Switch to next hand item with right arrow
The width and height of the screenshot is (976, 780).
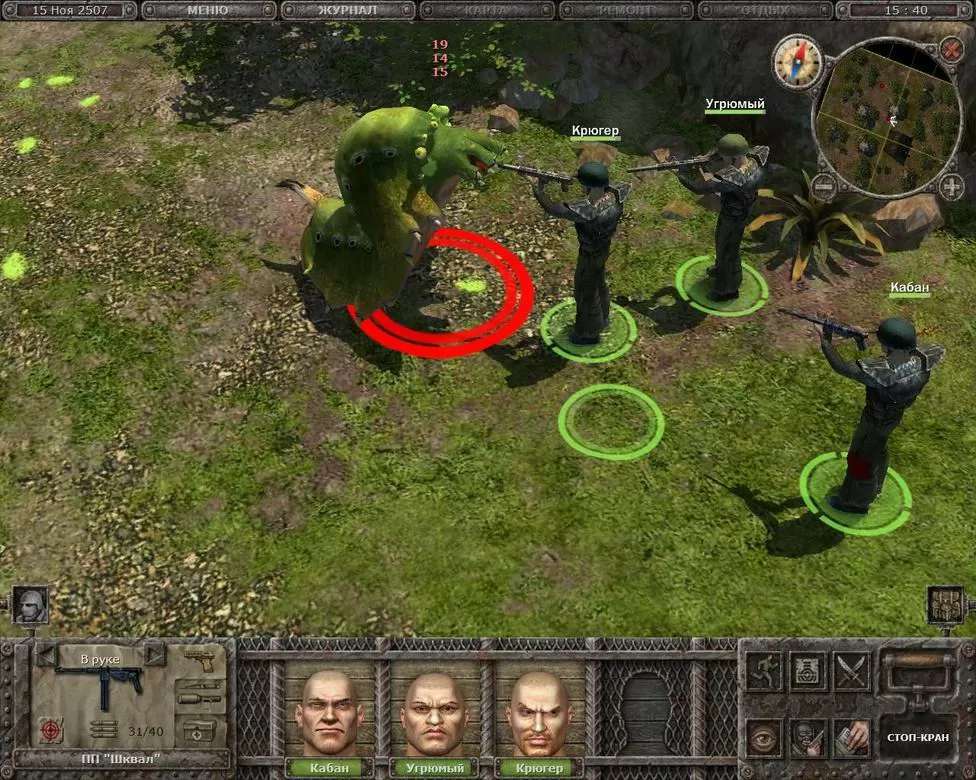point(154,656)
